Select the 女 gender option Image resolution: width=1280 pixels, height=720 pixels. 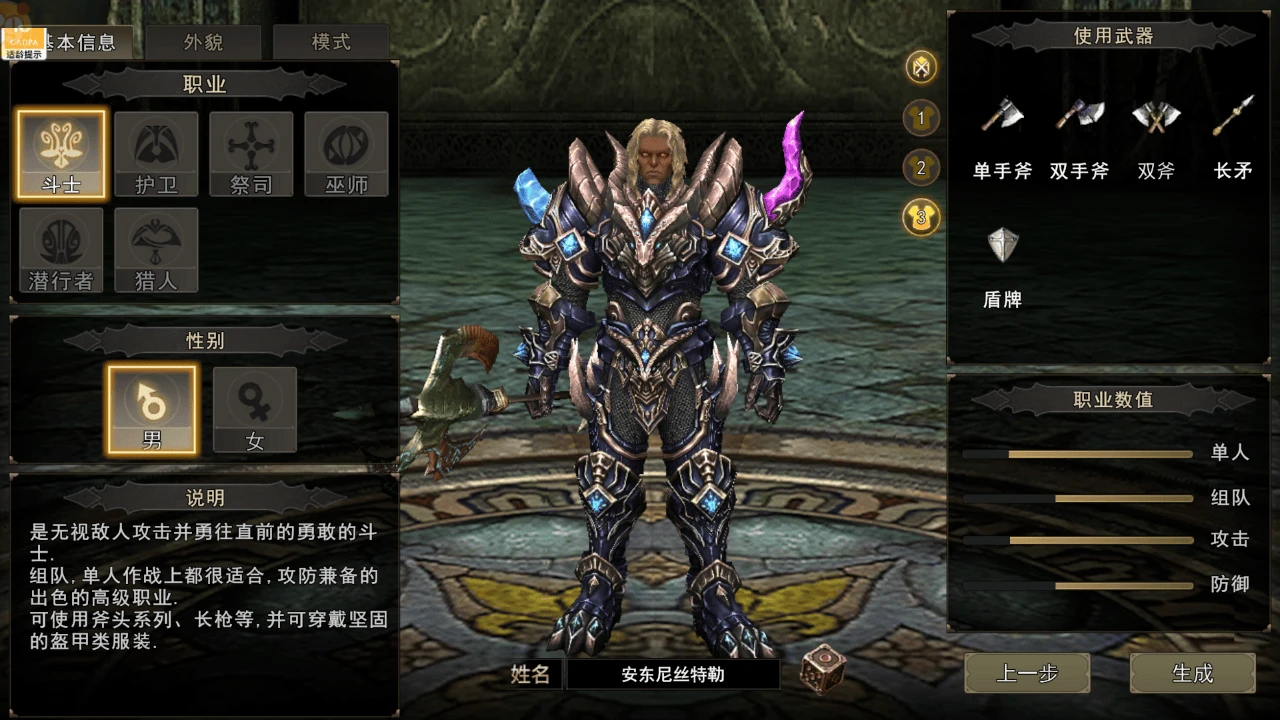[x=254, y=408]
